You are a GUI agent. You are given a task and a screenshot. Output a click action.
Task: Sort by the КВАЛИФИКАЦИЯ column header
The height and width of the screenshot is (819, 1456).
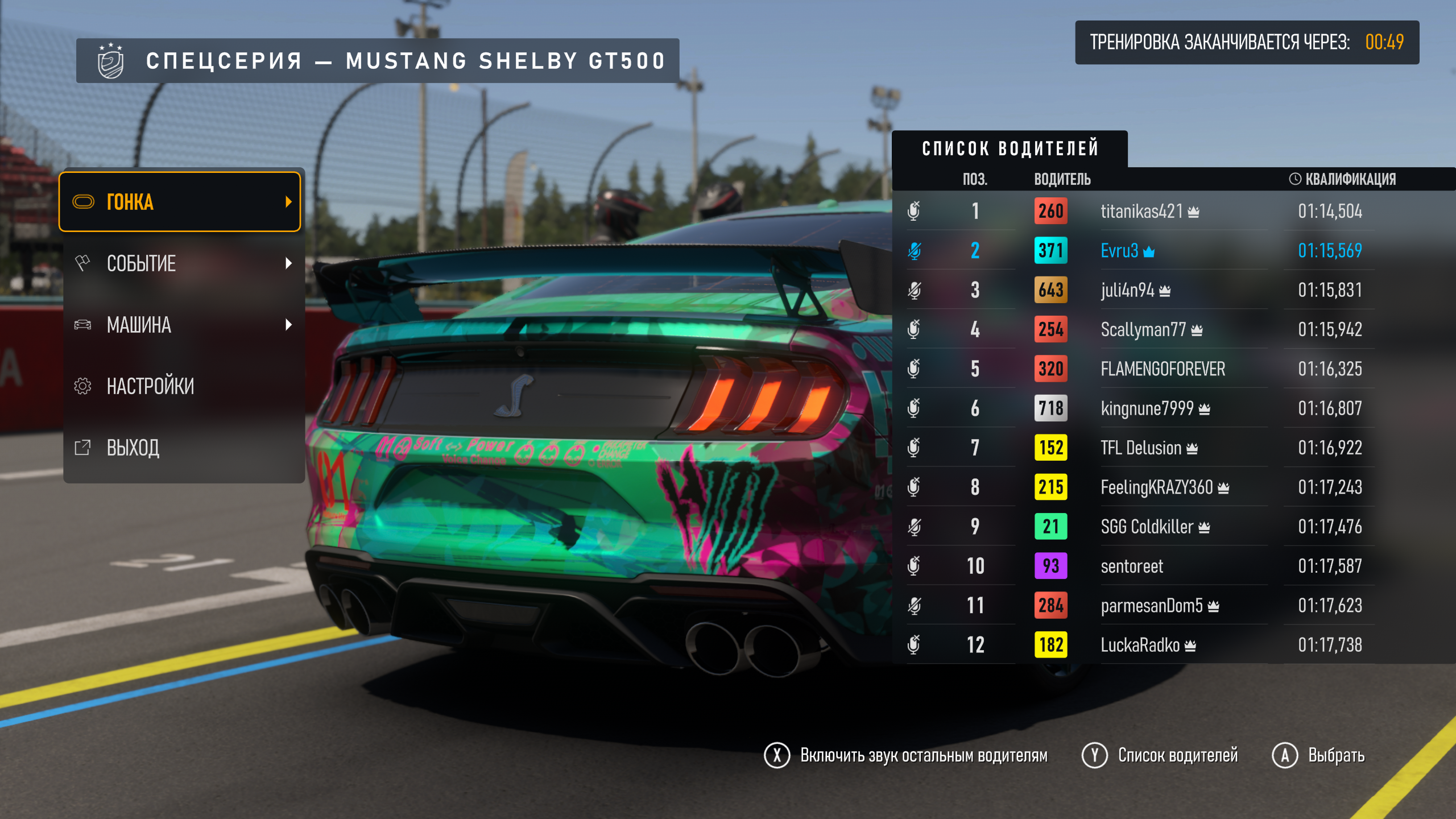click(1342, 179)
